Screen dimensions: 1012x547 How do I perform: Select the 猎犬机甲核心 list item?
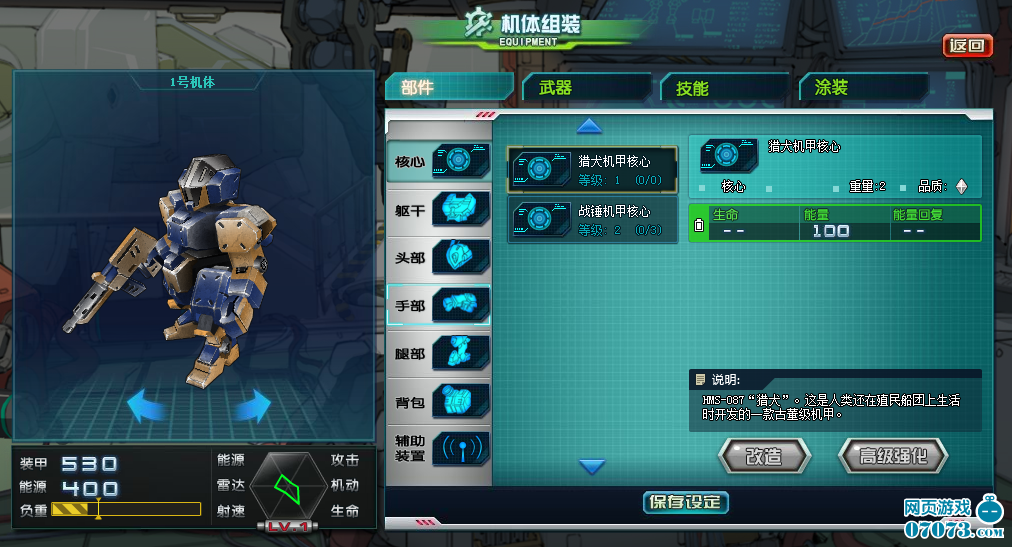tap(592, 169)
